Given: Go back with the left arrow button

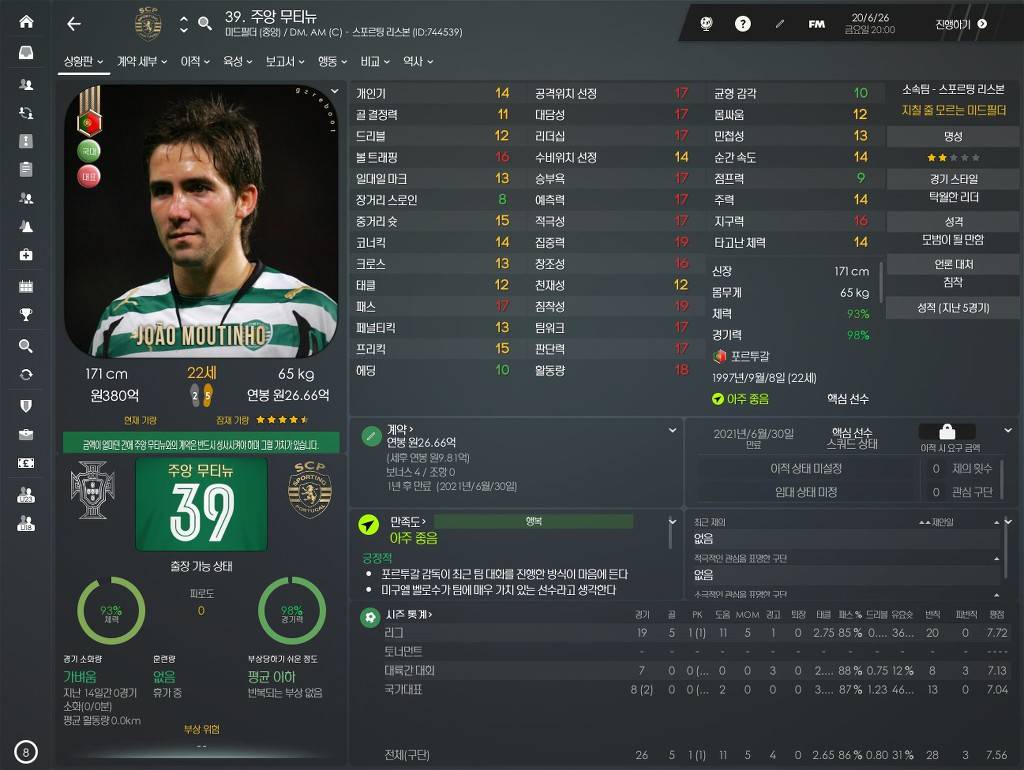Looking at the screenshot, I should pos(73,24).
